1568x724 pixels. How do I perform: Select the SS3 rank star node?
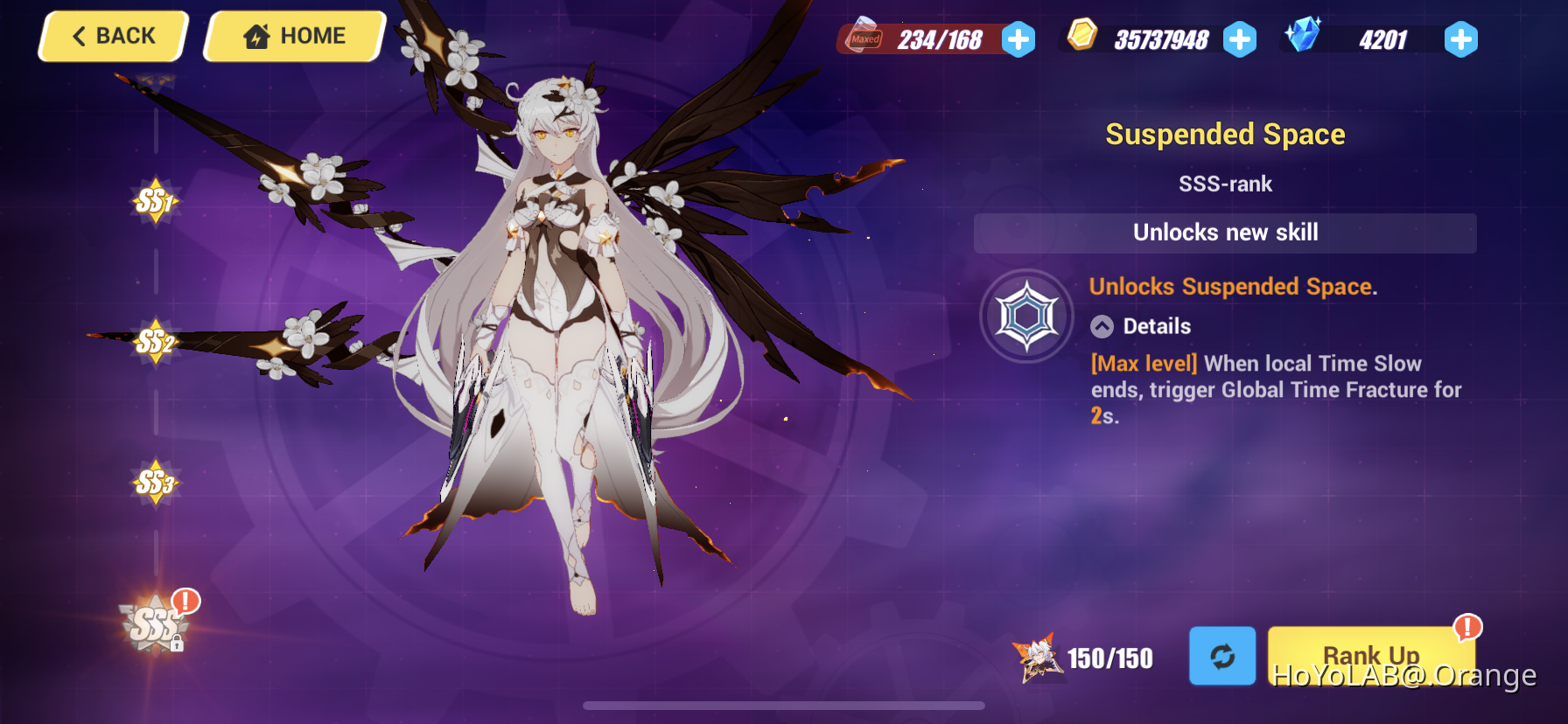pos(156,482)
